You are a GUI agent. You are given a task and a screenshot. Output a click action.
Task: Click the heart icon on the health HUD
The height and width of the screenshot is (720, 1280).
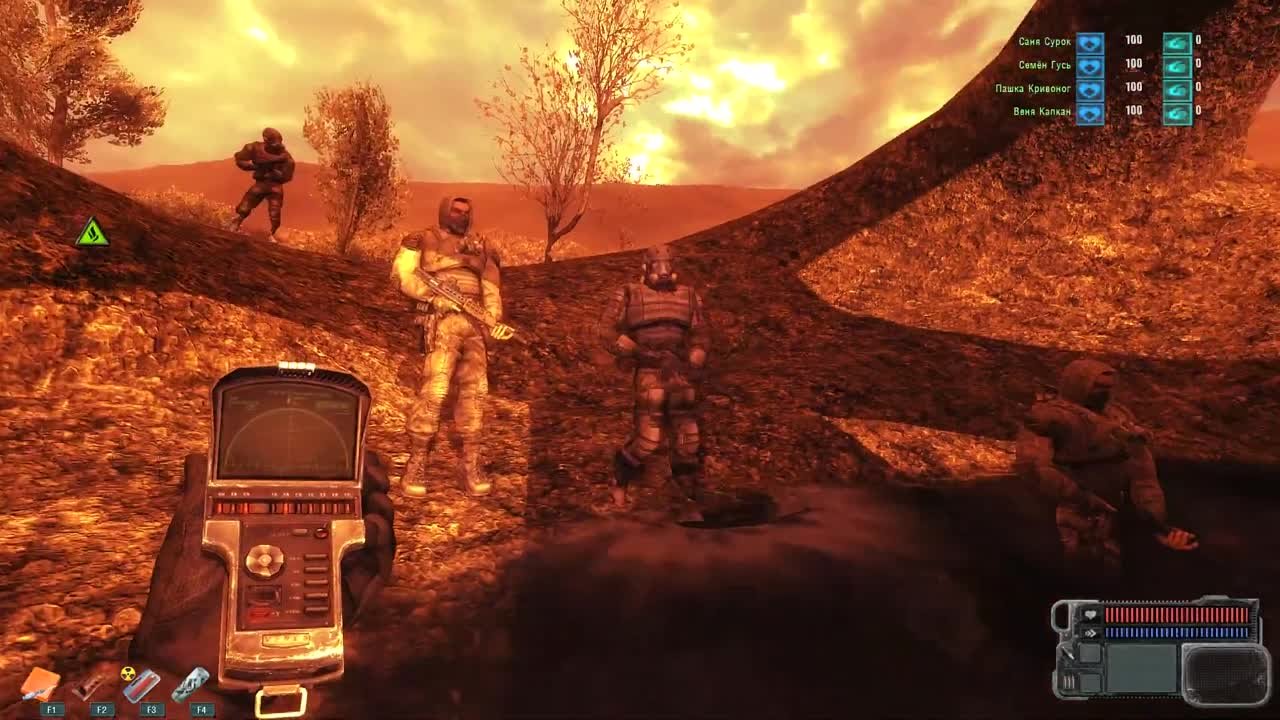[x=1091, y=615]
